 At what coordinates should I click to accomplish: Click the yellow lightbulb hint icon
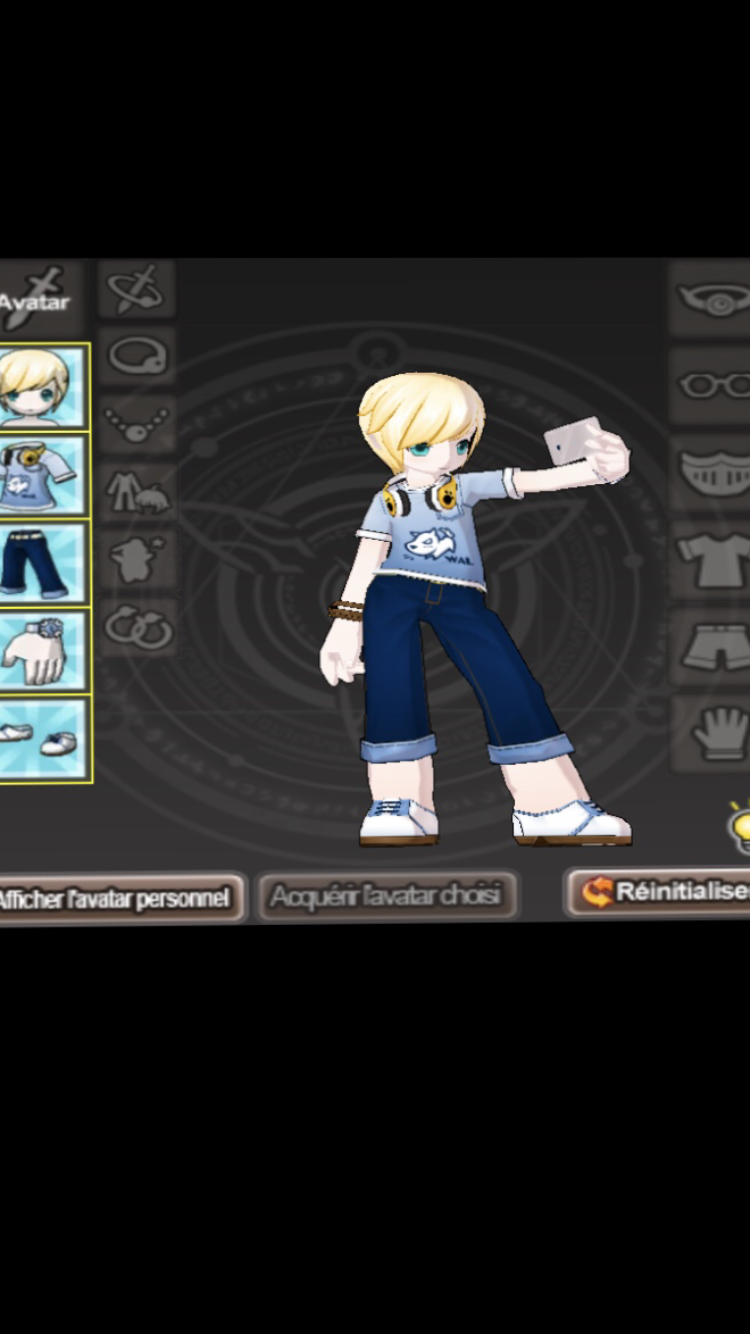coord(738,828)
